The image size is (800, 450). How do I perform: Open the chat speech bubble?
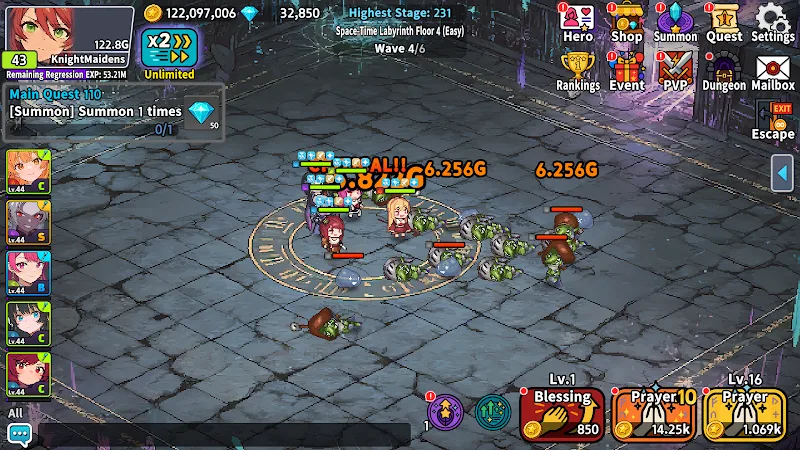pos(19,434)
